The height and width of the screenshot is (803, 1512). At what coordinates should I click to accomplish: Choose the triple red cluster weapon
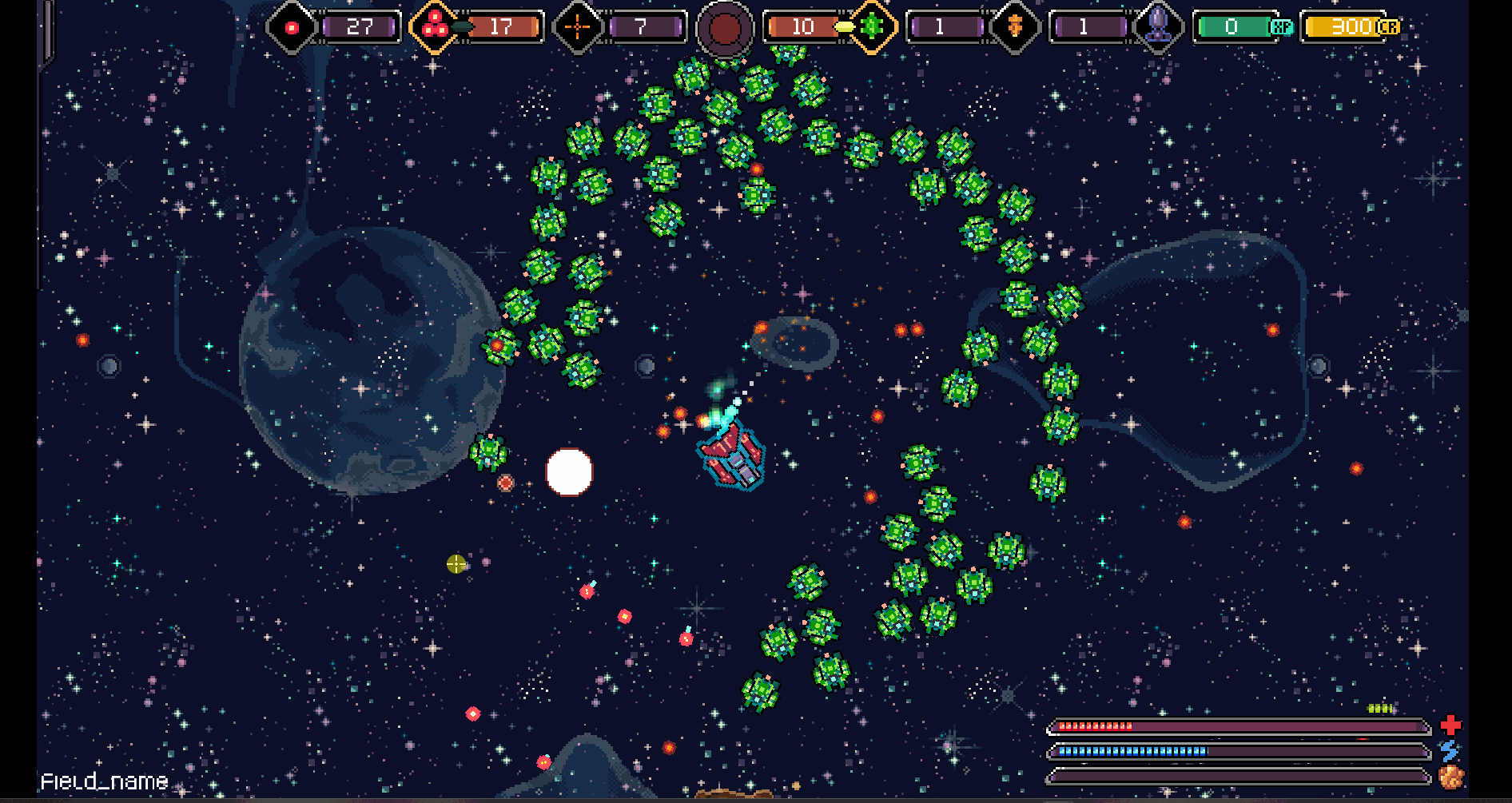435,26
